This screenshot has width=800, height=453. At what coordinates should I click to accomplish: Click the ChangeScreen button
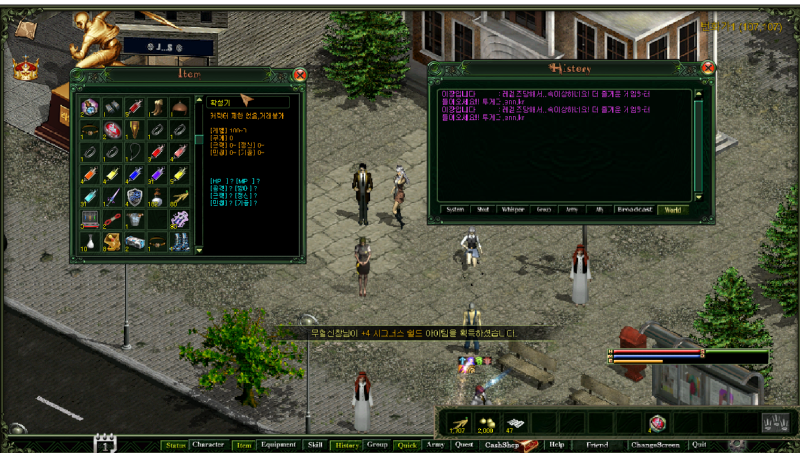click(x=654, y=444)
